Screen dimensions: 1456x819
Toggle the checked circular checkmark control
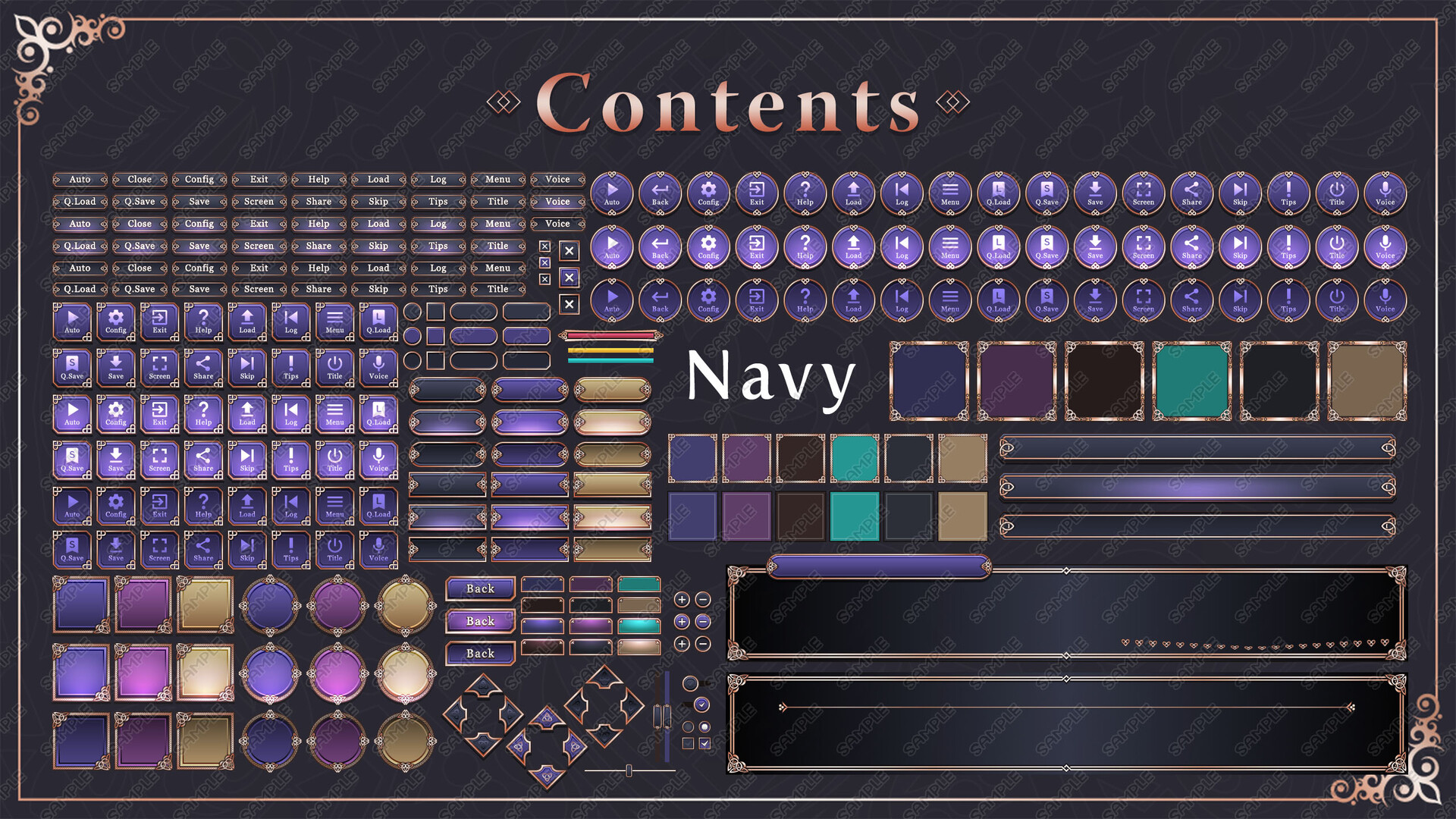(x=702, y=705)
